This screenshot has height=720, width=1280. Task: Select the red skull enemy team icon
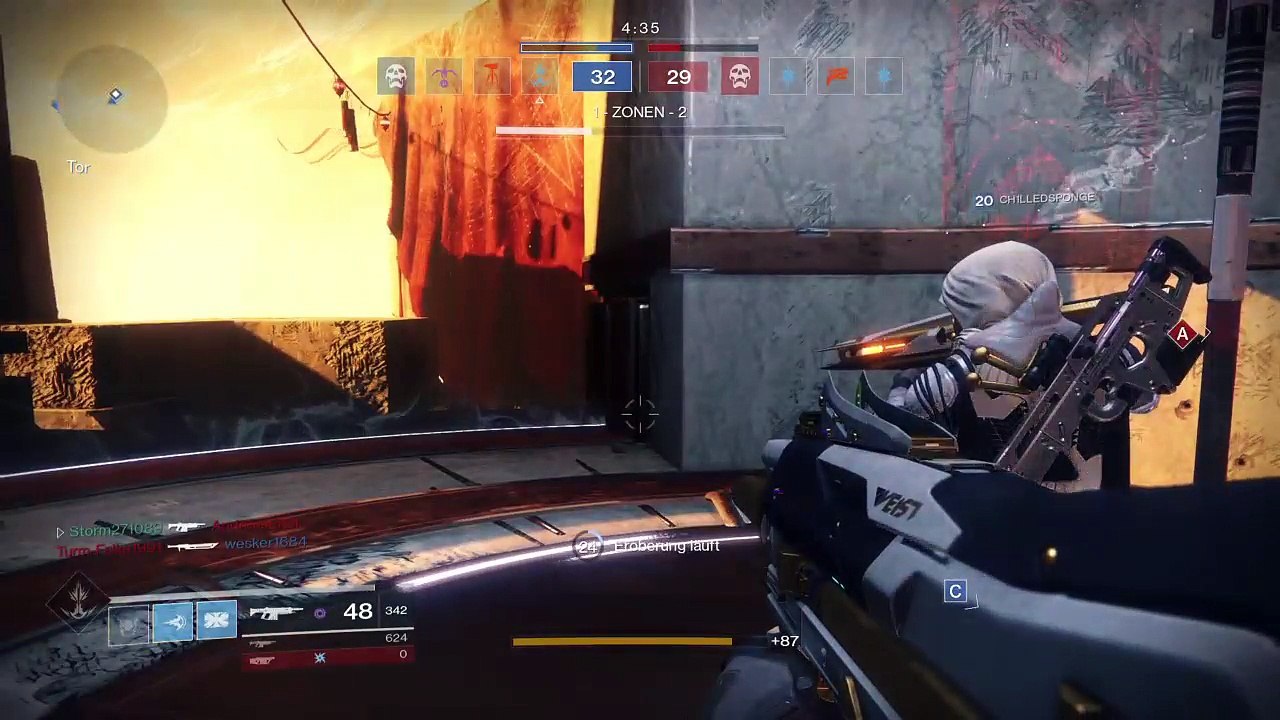[x=740, y=76]
